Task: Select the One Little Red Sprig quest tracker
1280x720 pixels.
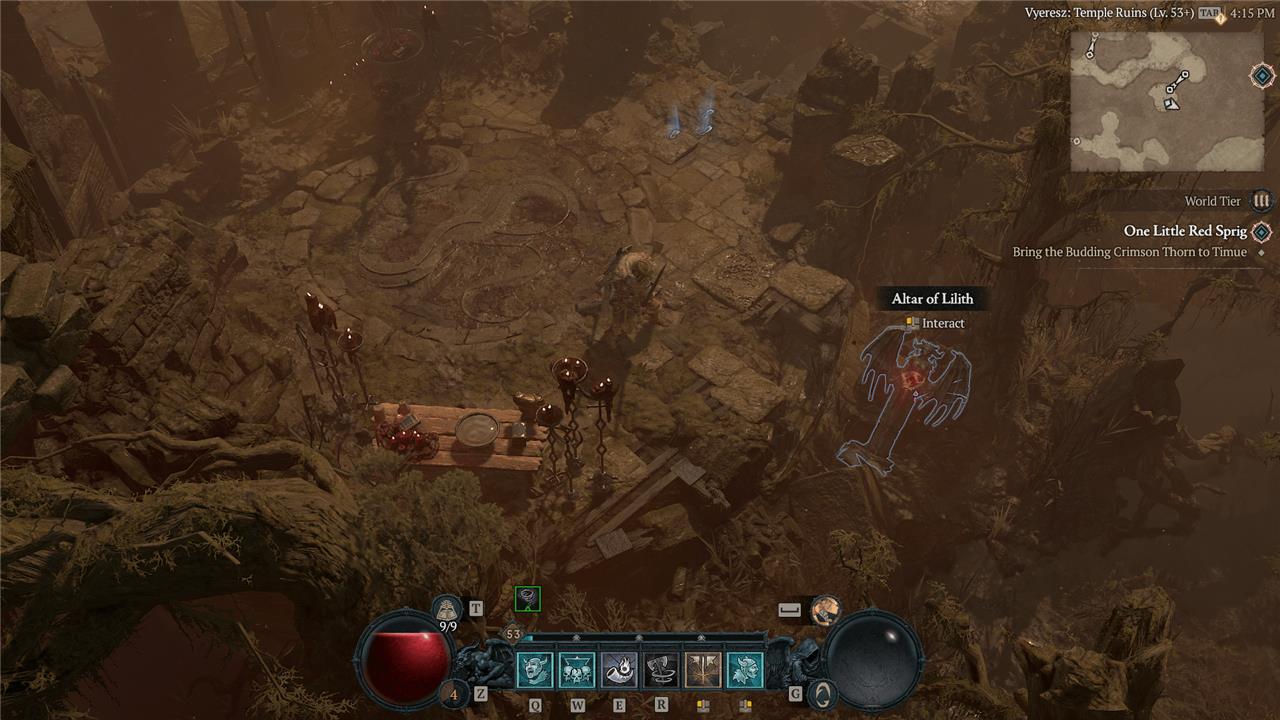Action: [x=1185, y=231]
